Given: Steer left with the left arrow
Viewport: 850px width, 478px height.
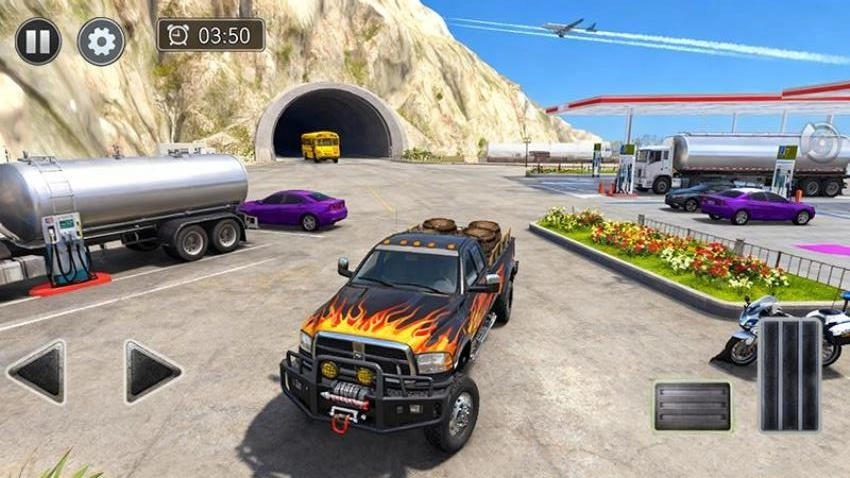Looking at the screenshot, I should point(37,372).
